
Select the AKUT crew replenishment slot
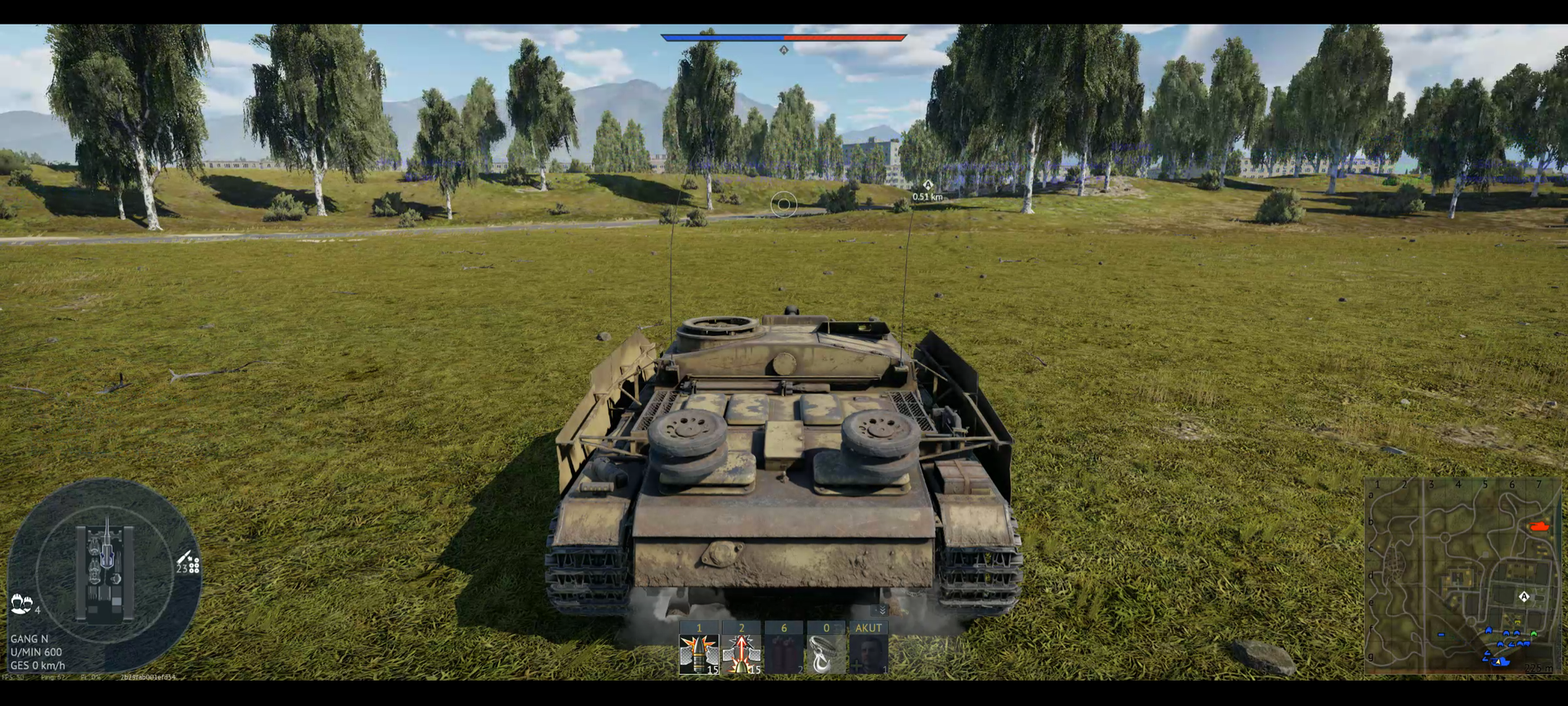868,654
